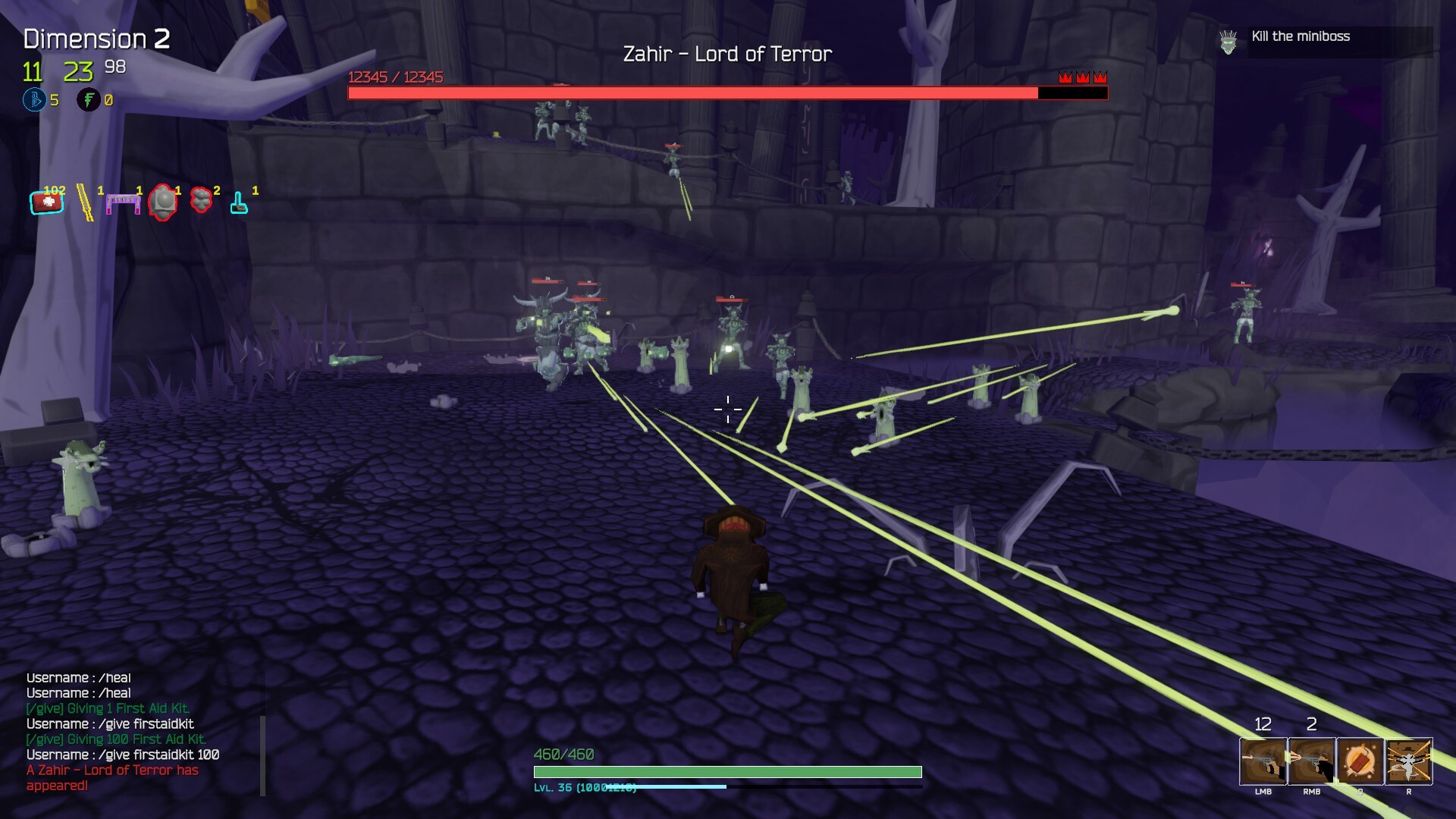Toggle the red-outlined boulder item slot
This screenshot has width=1456, height=819.
click(x=162, y=201)
